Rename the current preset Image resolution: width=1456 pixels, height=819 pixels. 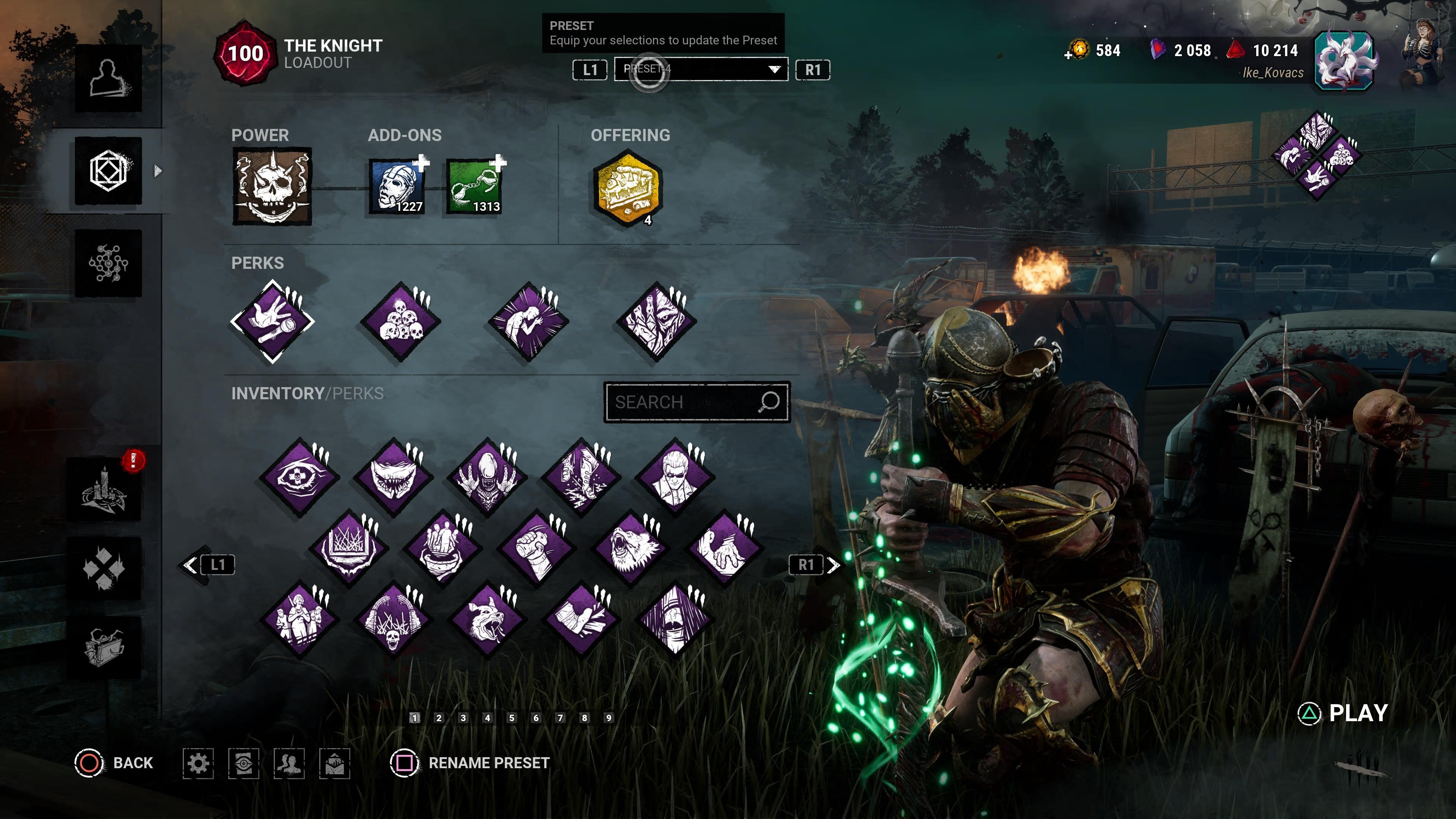tap(470, 763)
